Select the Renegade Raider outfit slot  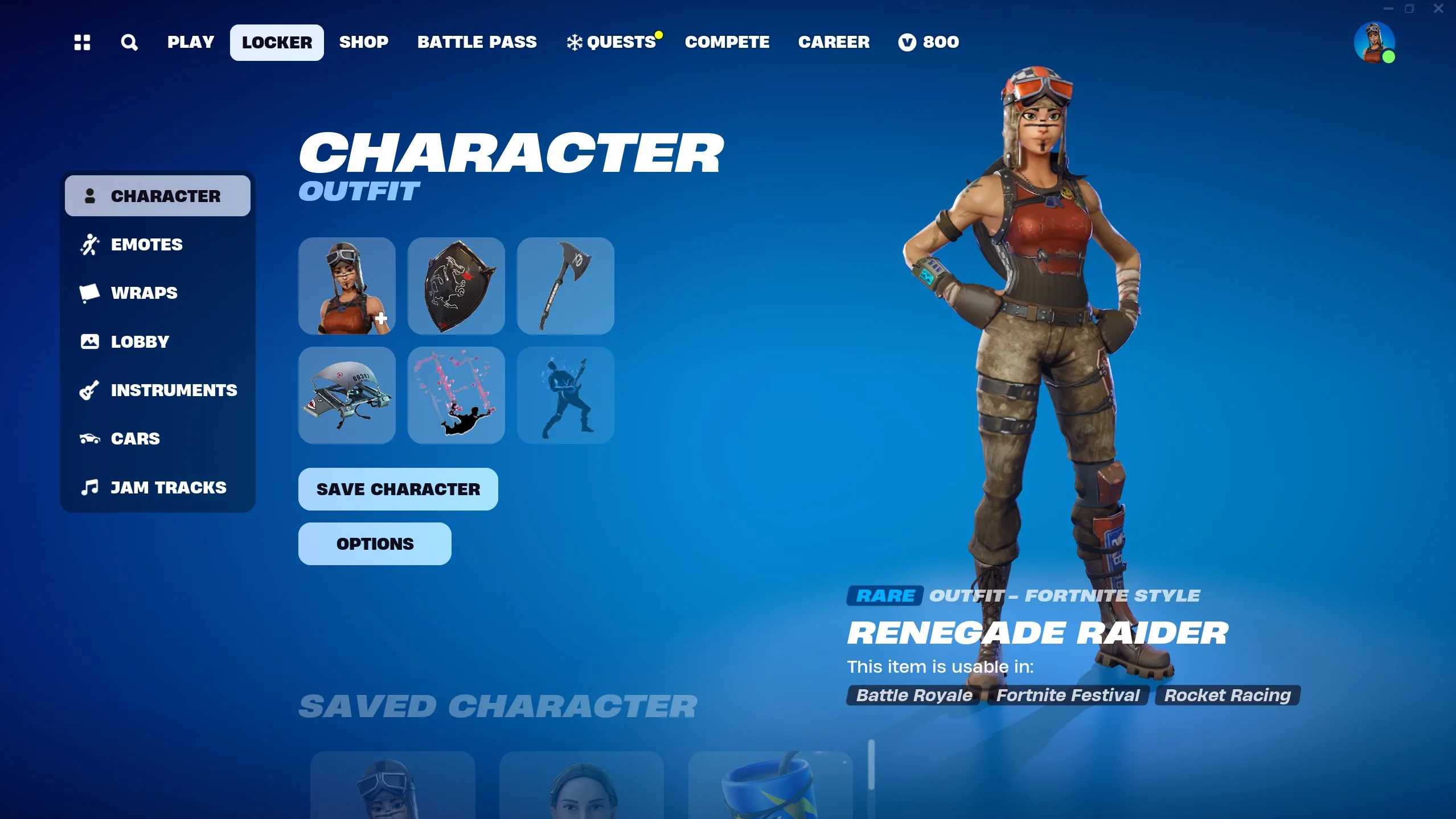(x=347, y=286)
